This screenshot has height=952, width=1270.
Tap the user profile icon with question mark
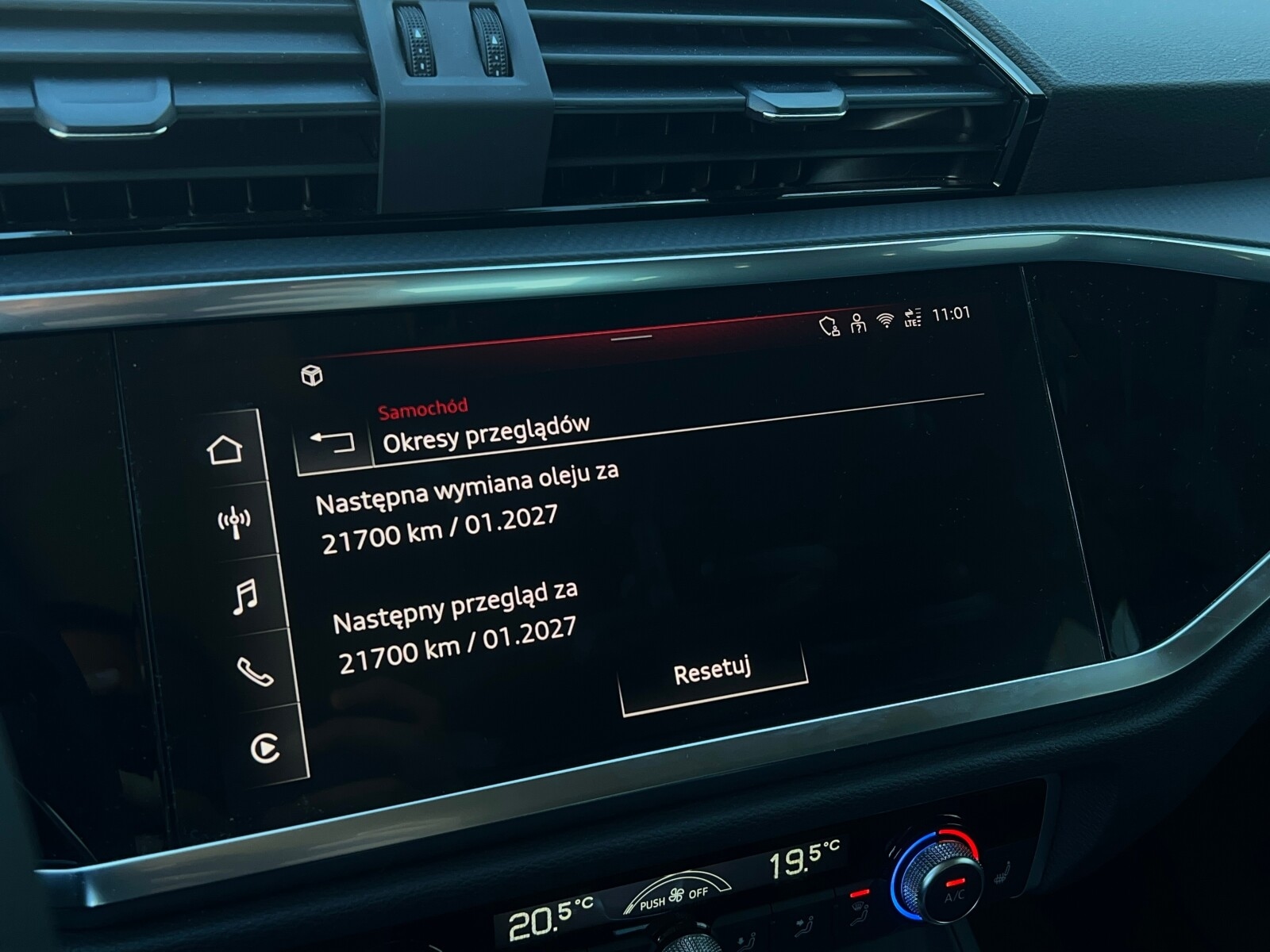(857, 324)
